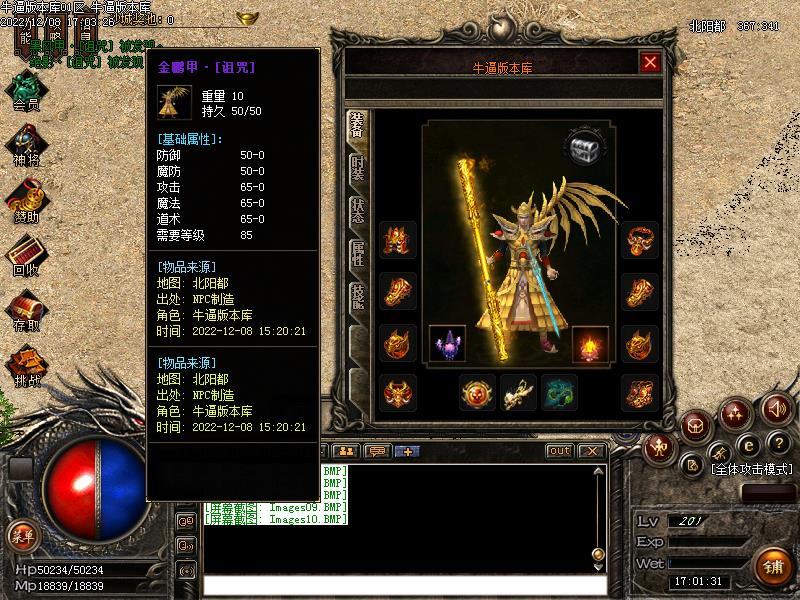
Task: Open the silver treasure chest icon
Action: [x=585, y=148]
